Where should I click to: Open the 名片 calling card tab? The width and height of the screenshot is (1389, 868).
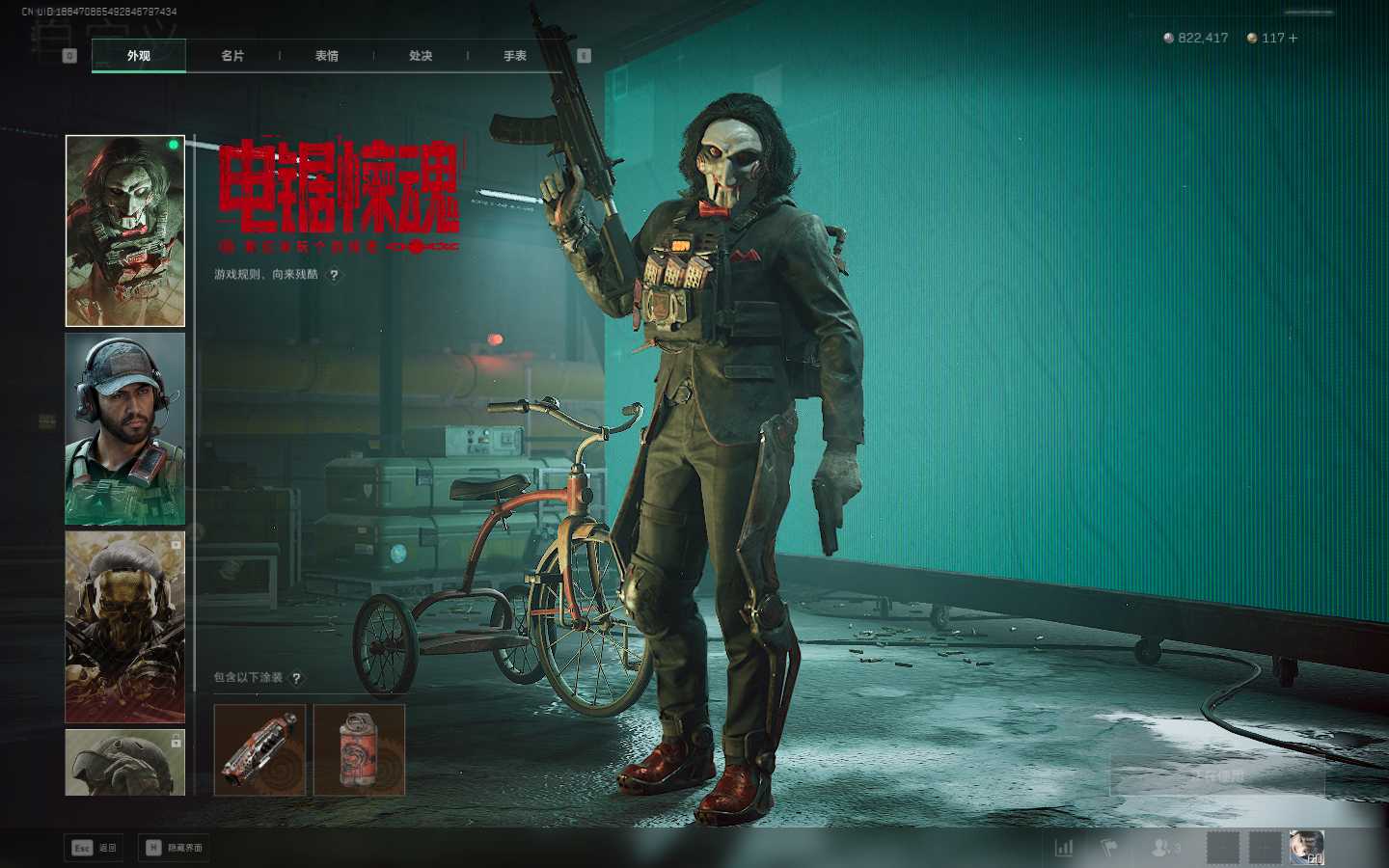(232, 56)
